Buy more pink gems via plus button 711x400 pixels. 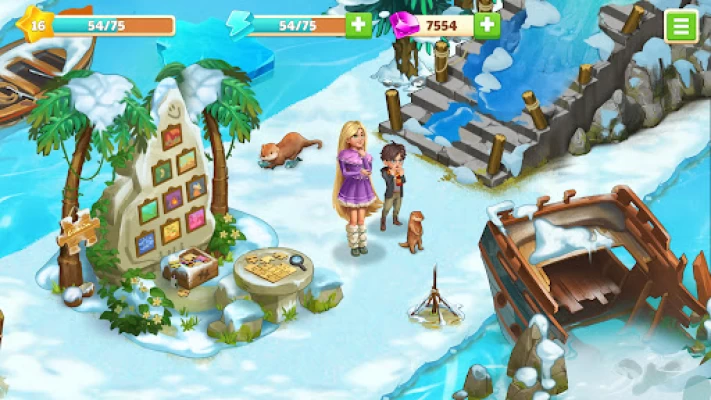tap(487, 25)
